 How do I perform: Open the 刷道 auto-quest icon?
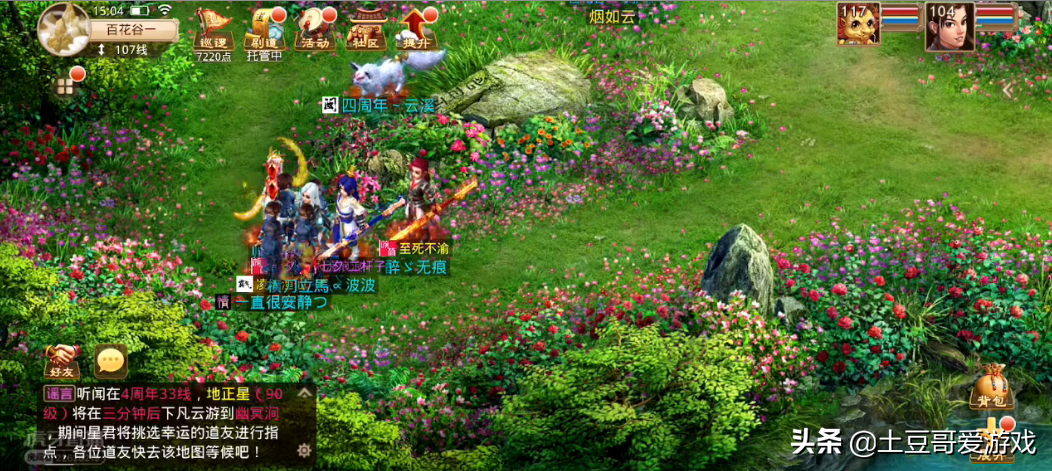[265, 29]
